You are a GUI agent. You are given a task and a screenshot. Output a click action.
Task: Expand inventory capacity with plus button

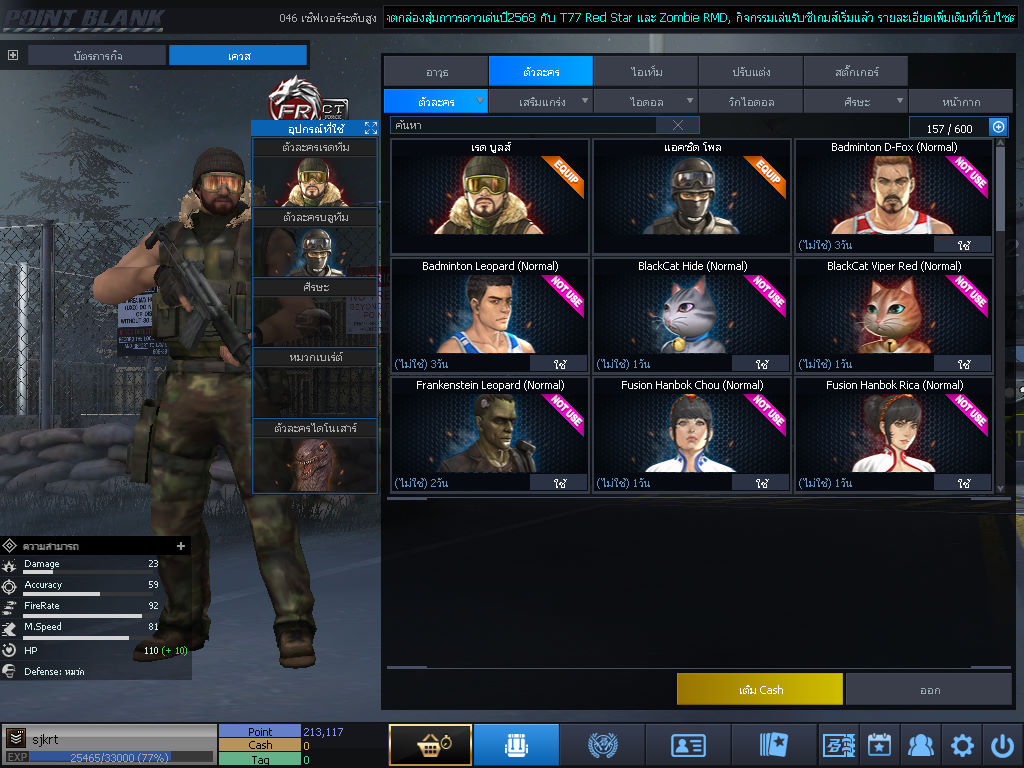pyautogui.click(x=997, y=127)
